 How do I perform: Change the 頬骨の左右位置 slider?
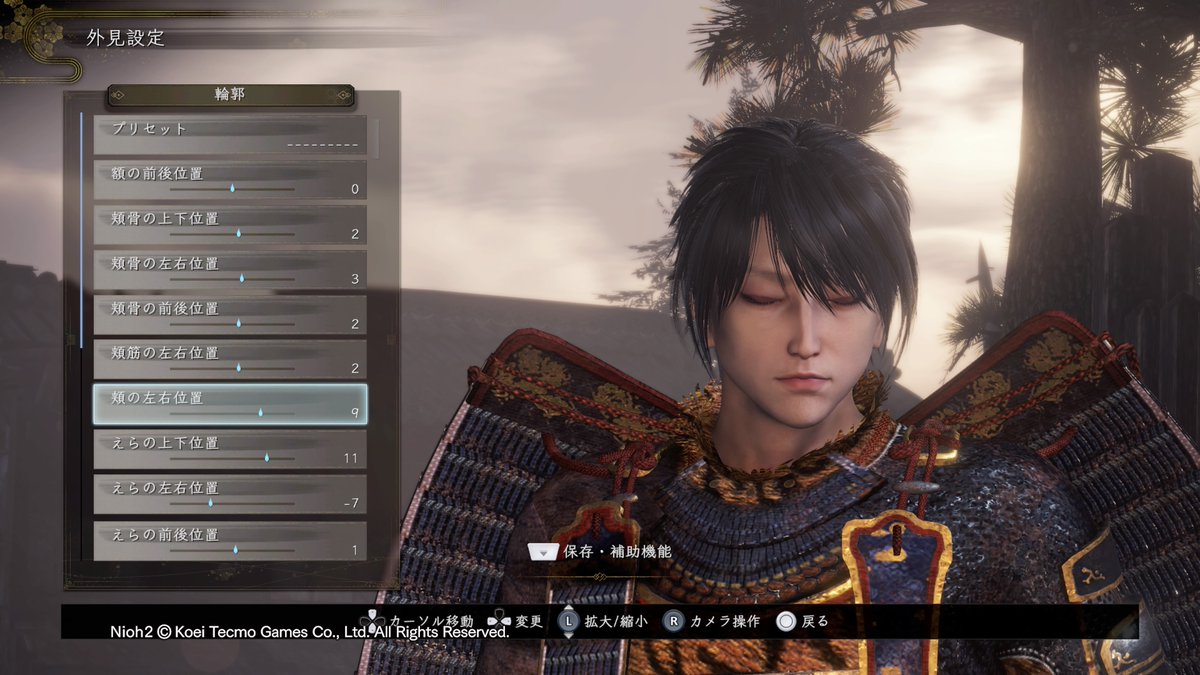(241, 278)
